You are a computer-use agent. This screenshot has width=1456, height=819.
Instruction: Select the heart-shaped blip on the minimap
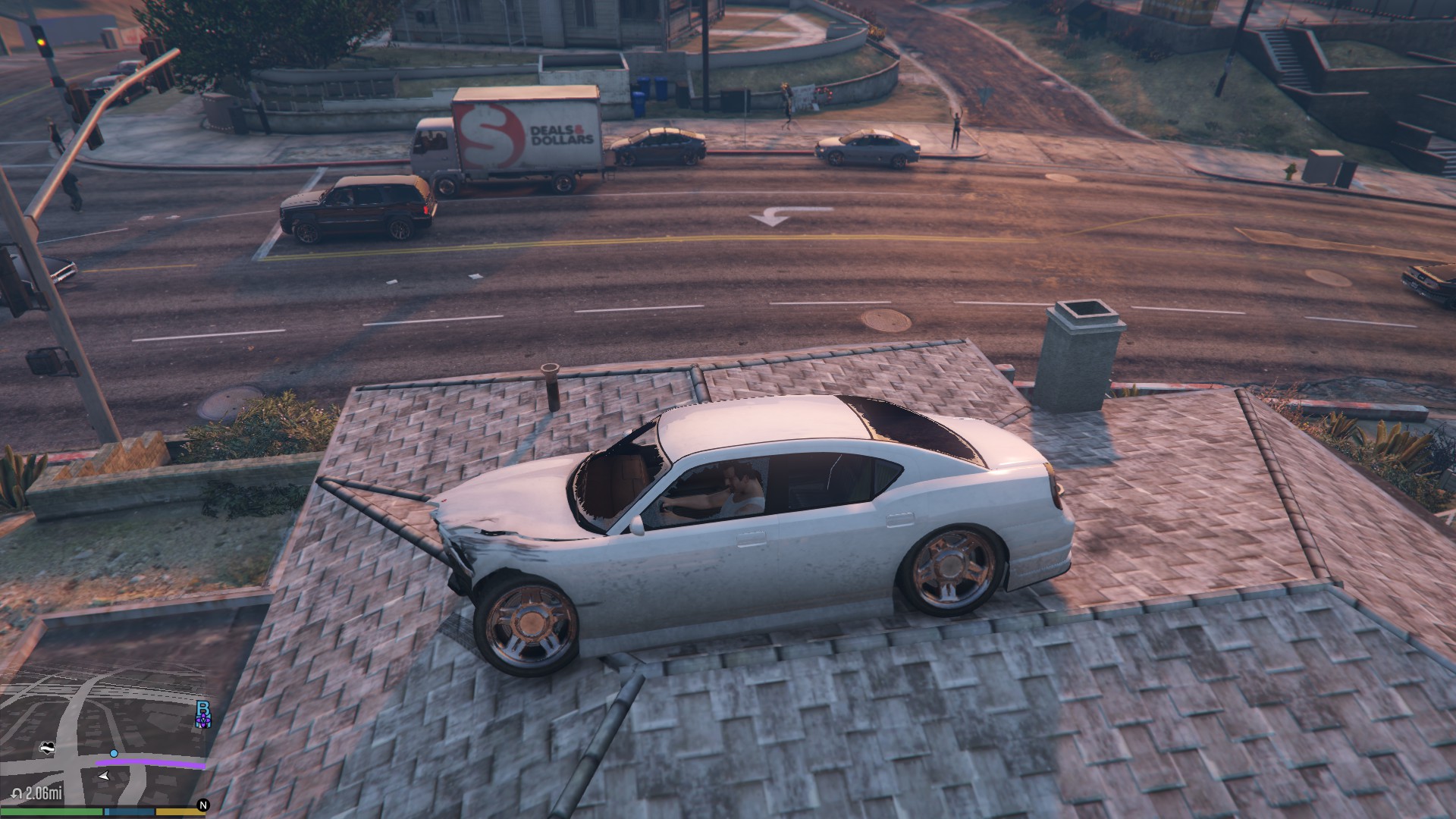[48, 748]
